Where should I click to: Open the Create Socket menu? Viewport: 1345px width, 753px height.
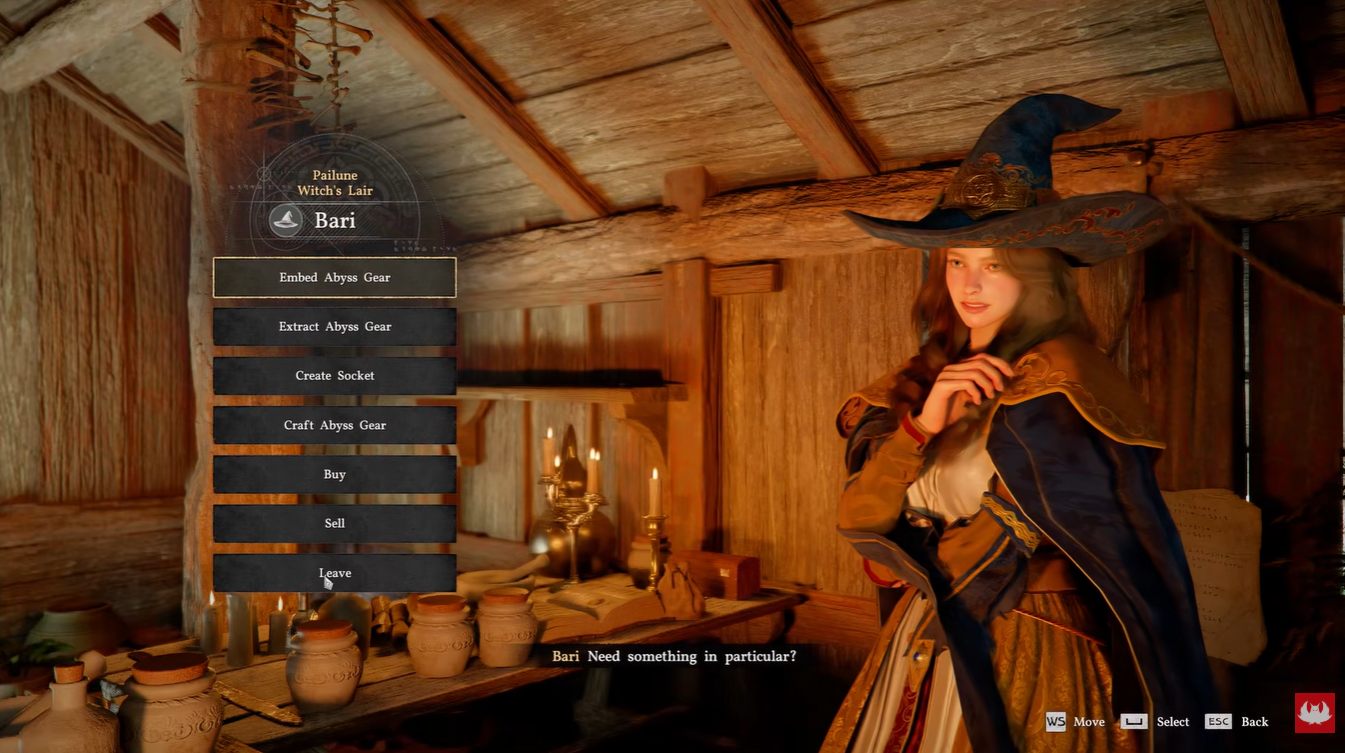pyautogui.click(x=334, y=376)
